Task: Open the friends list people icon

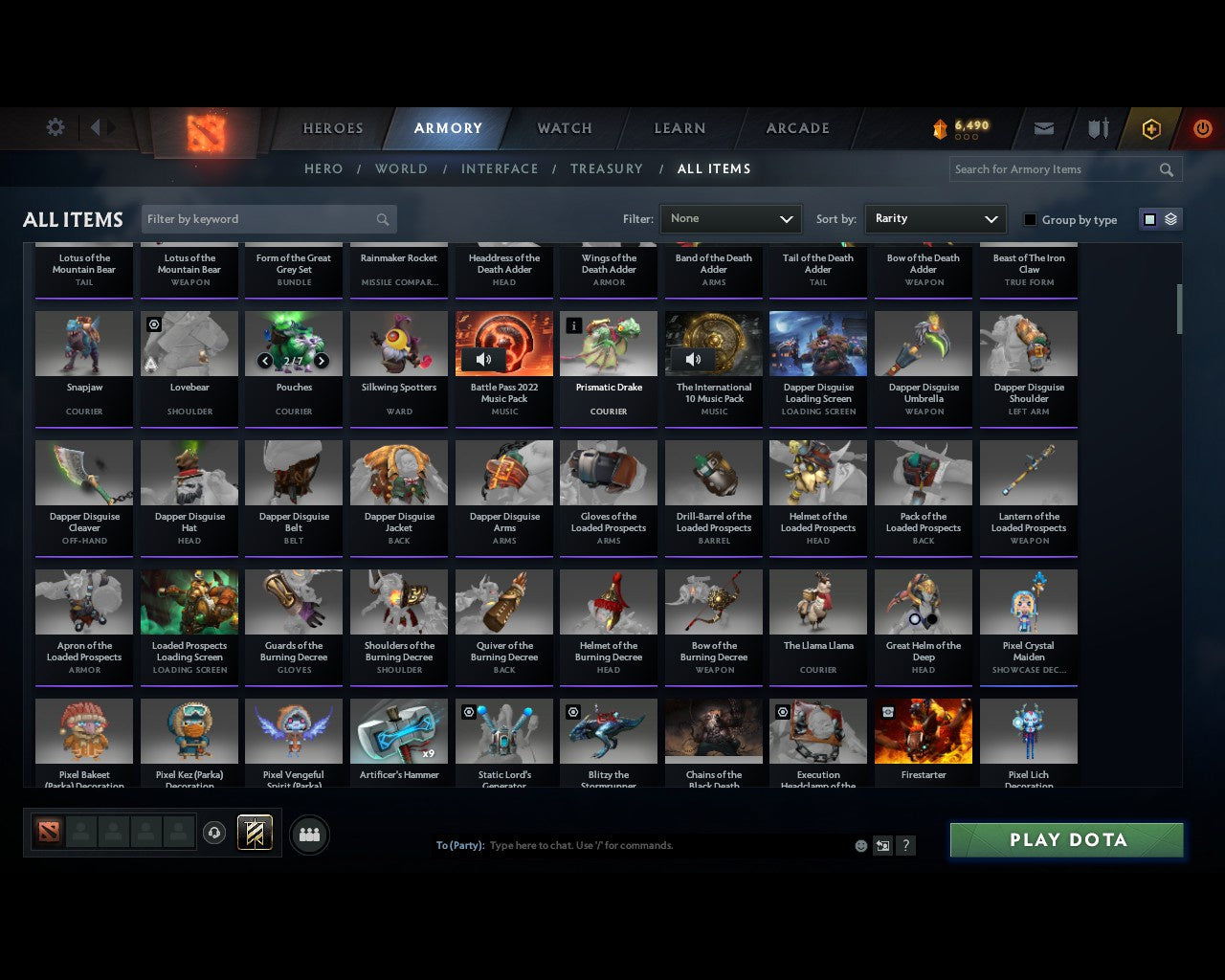Action: pyautogui.click(x=309, y=835)
